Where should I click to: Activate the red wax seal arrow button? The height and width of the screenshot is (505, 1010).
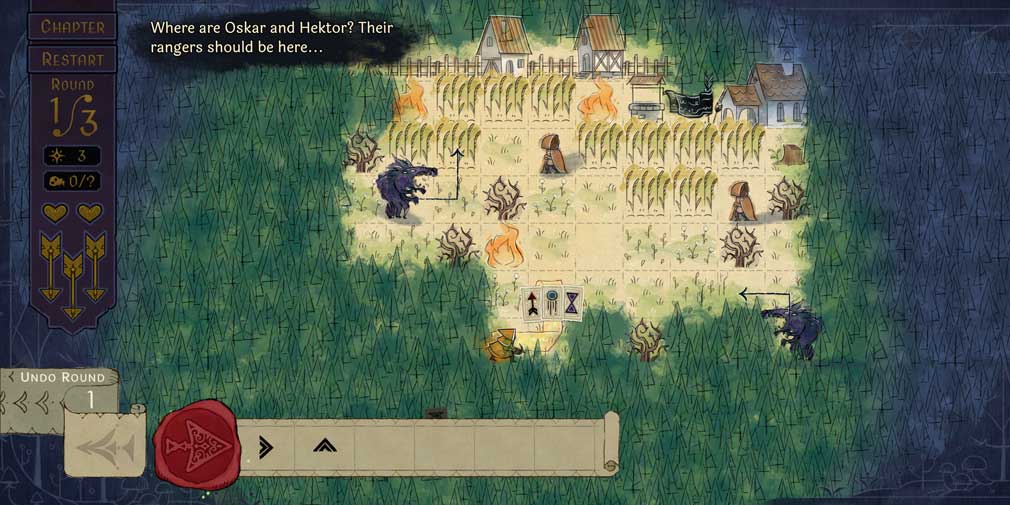(x=196, y=444)
